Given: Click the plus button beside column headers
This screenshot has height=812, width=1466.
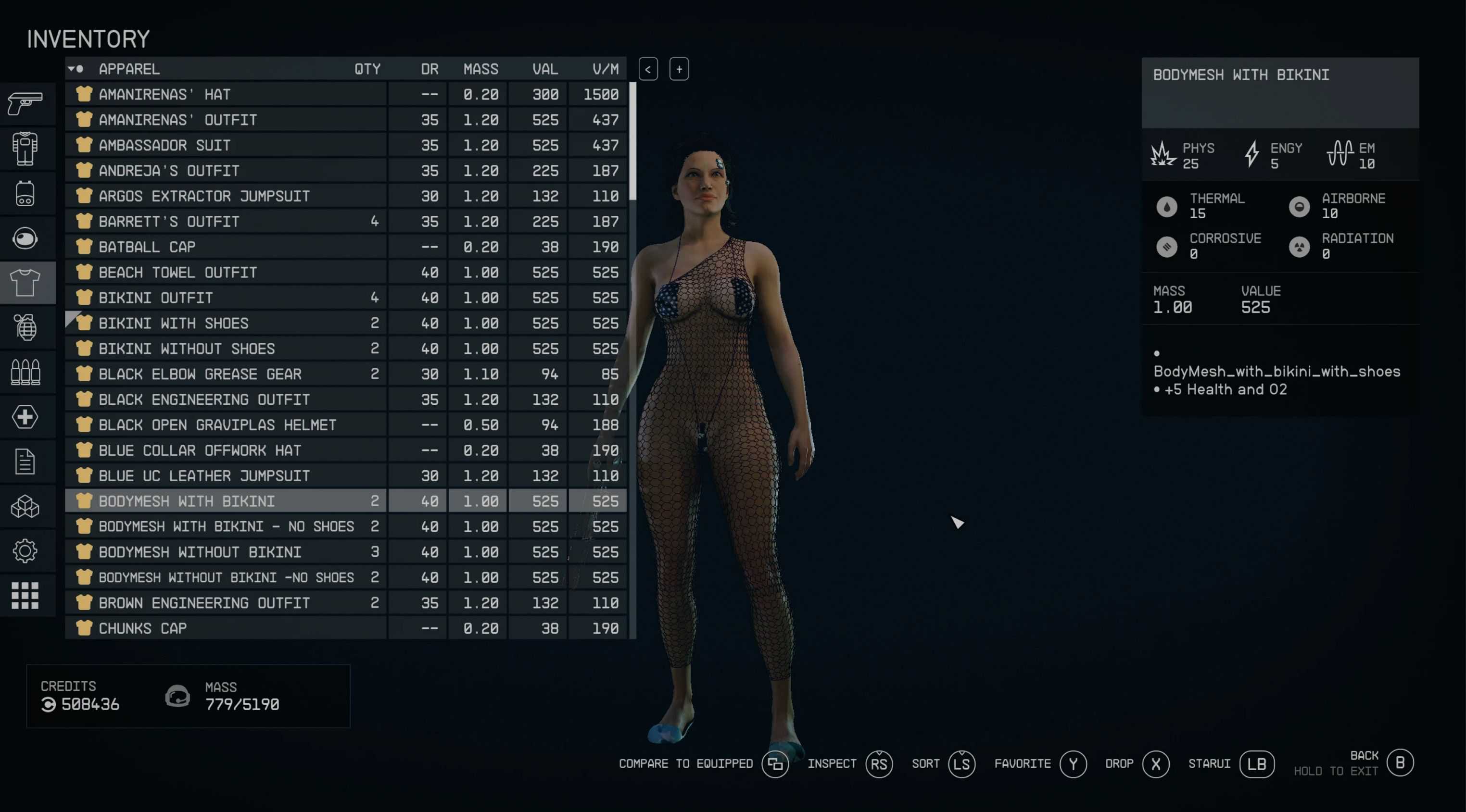Looking at the screenshot, I should click(x=679, y=69).
